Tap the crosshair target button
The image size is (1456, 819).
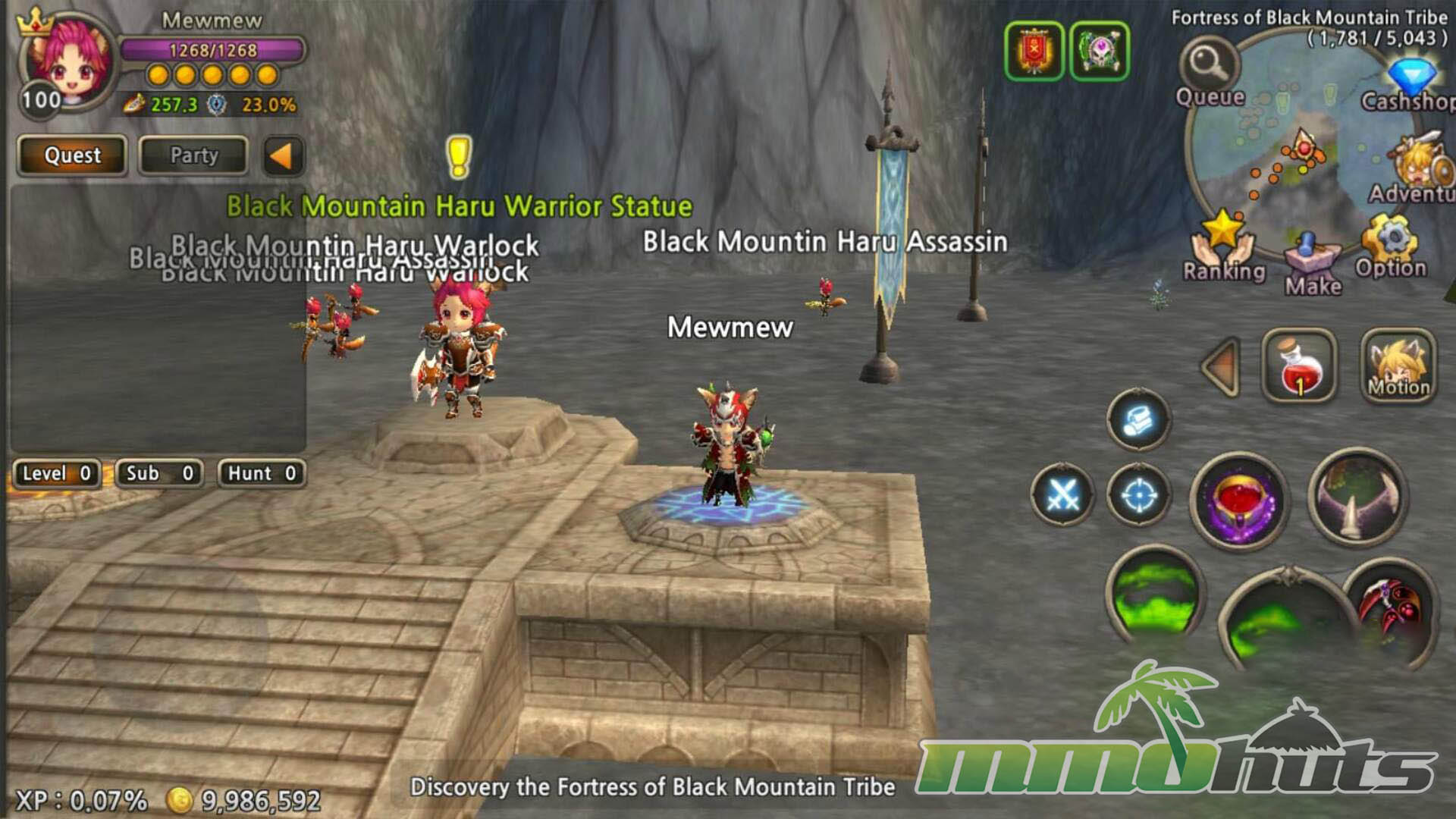[1138, 495]
